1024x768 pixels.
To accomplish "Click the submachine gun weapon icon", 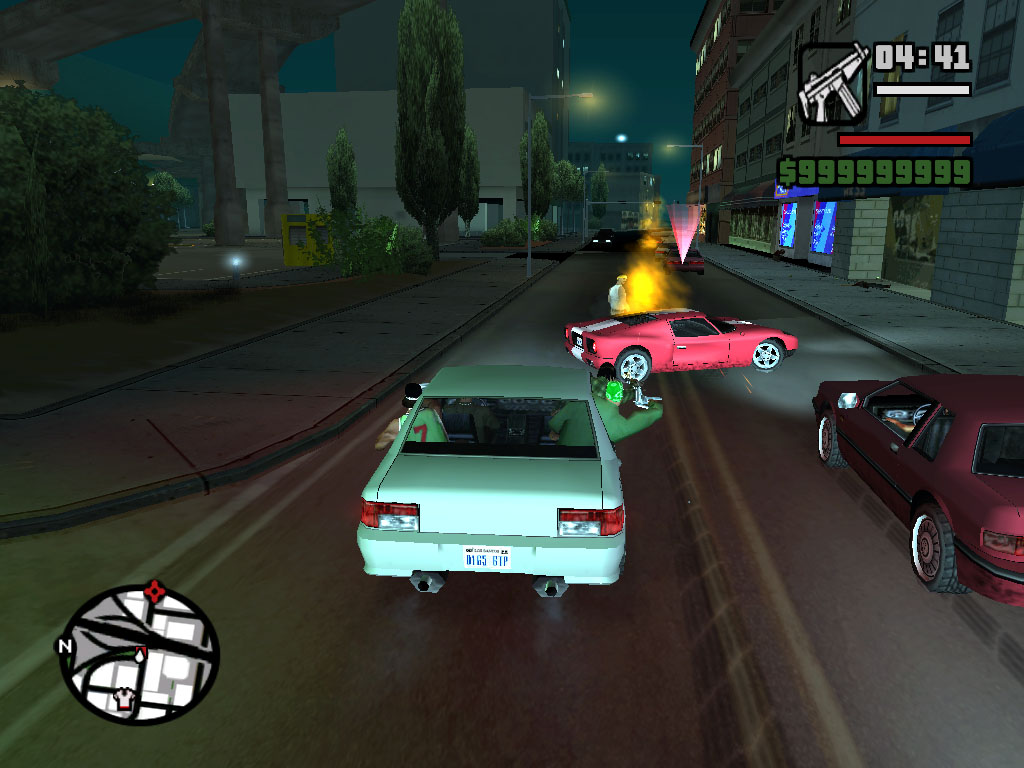I will pyautogui.click(x=832, y=84).
